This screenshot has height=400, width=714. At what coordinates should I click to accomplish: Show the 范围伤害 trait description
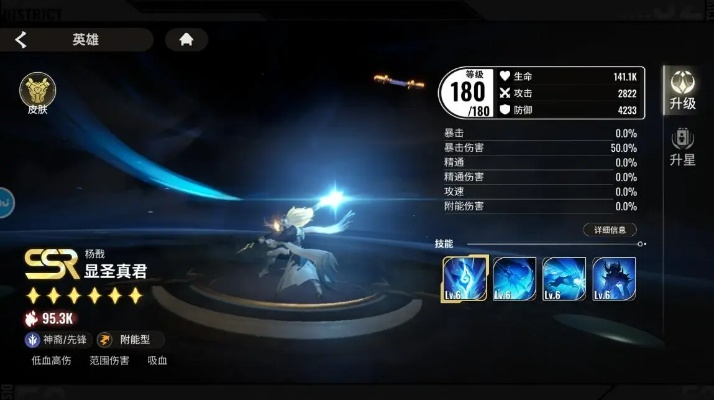tap(108, 360)
